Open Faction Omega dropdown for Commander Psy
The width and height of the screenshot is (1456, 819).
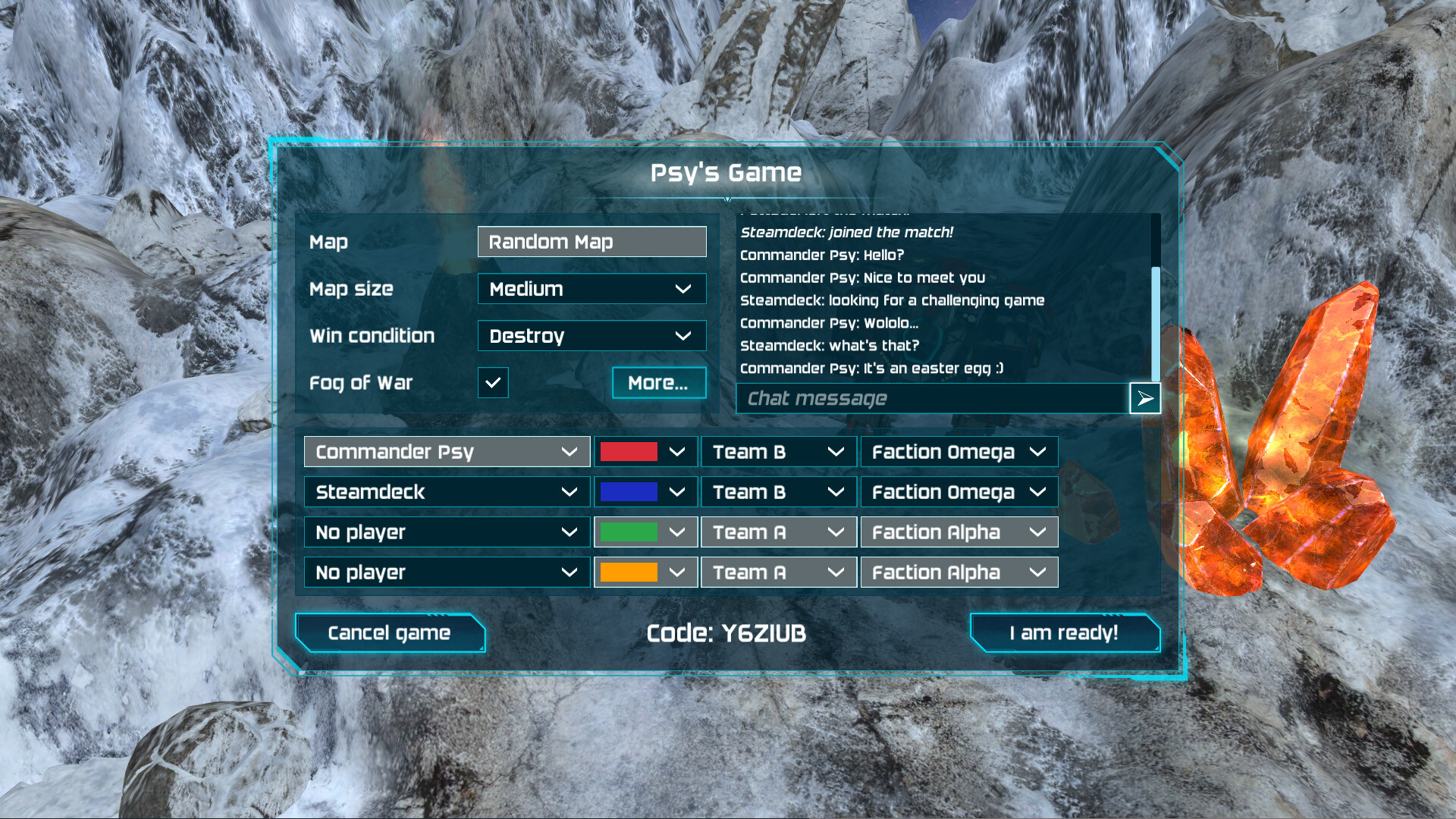pyautogui.click(x=959, y=451)
